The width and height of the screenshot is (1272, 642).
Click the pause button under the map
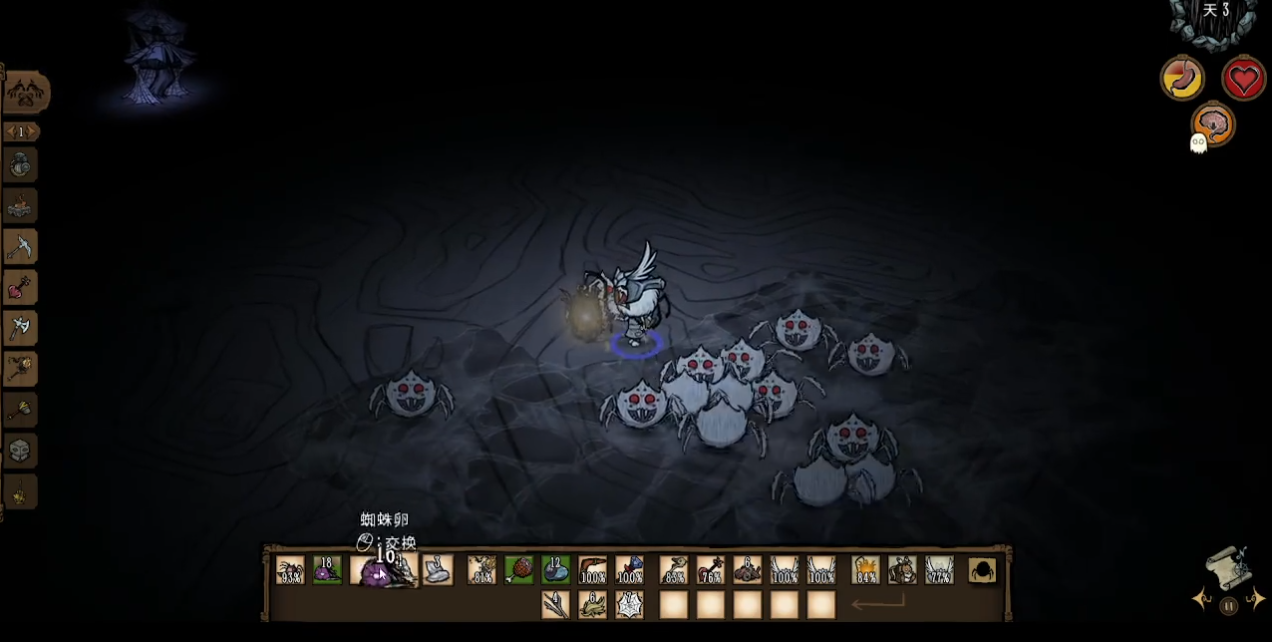(x=1229, y=605)
